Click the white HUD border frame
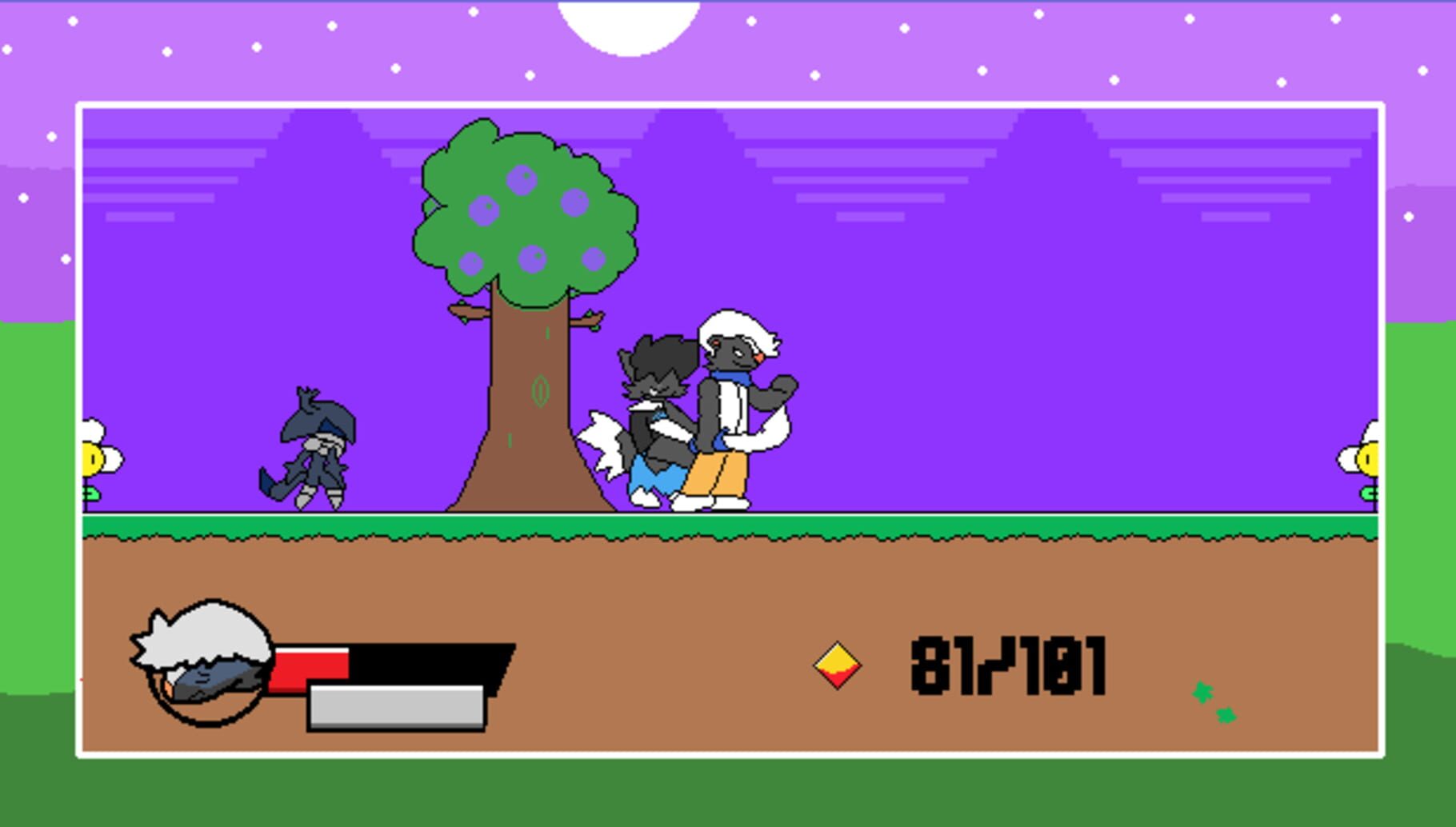 point(728,105)
